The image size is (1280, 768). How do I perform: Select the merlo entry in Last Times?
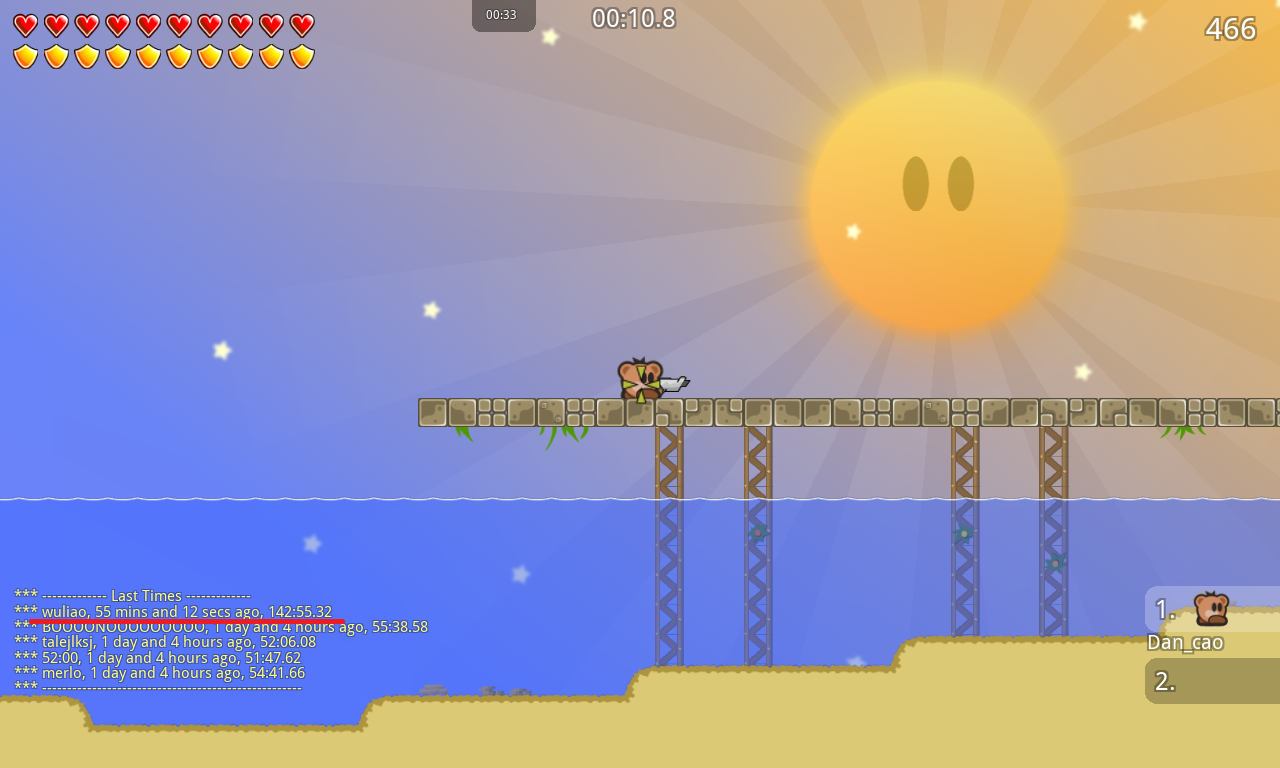(x=160, y=673)
